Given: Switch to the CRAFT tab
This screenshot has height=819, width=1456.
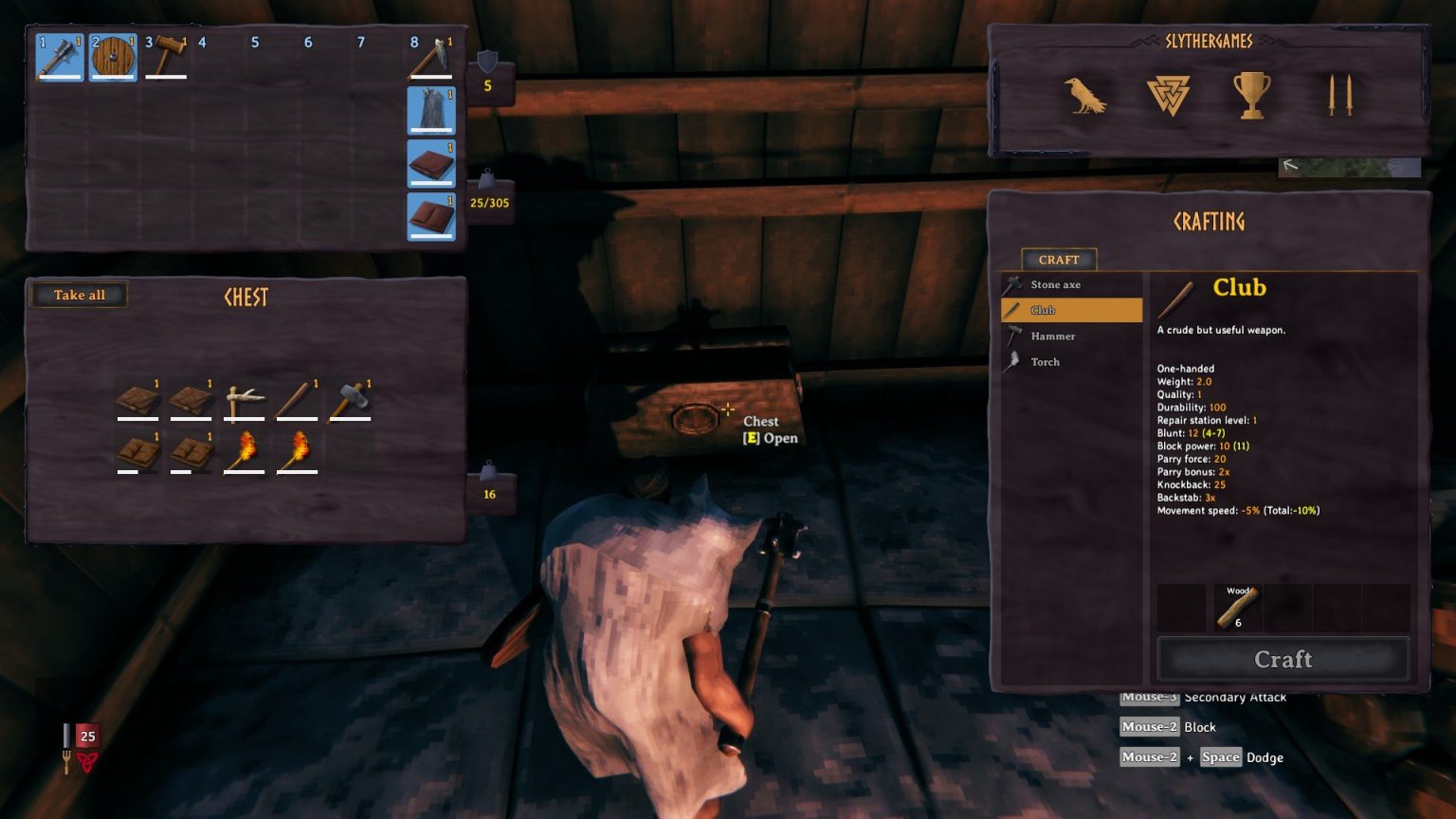Looking at the screenshot, I should click(x=1058, y=259).
